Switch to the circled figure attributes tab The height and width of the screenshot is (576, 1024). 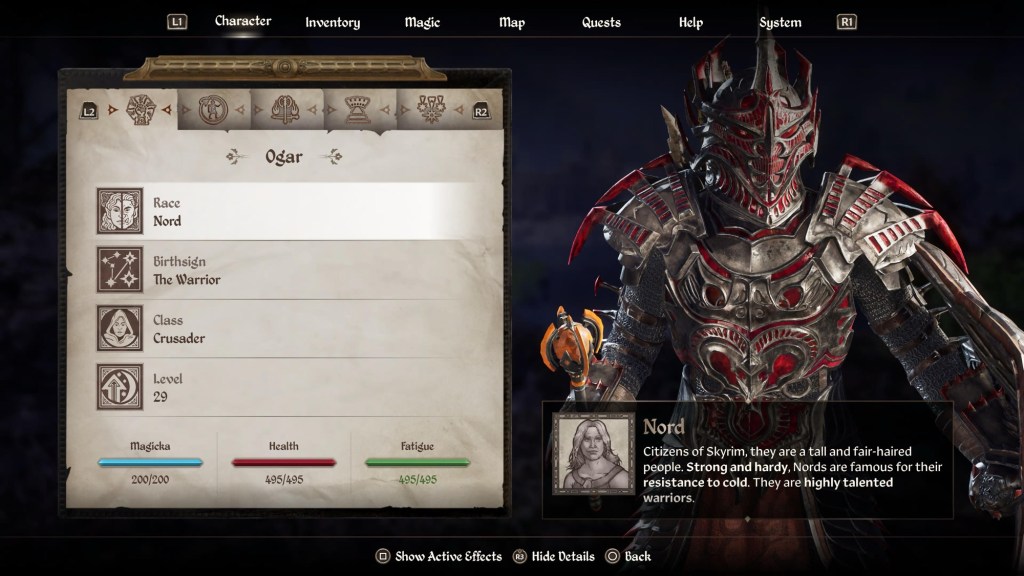(213, 109)
